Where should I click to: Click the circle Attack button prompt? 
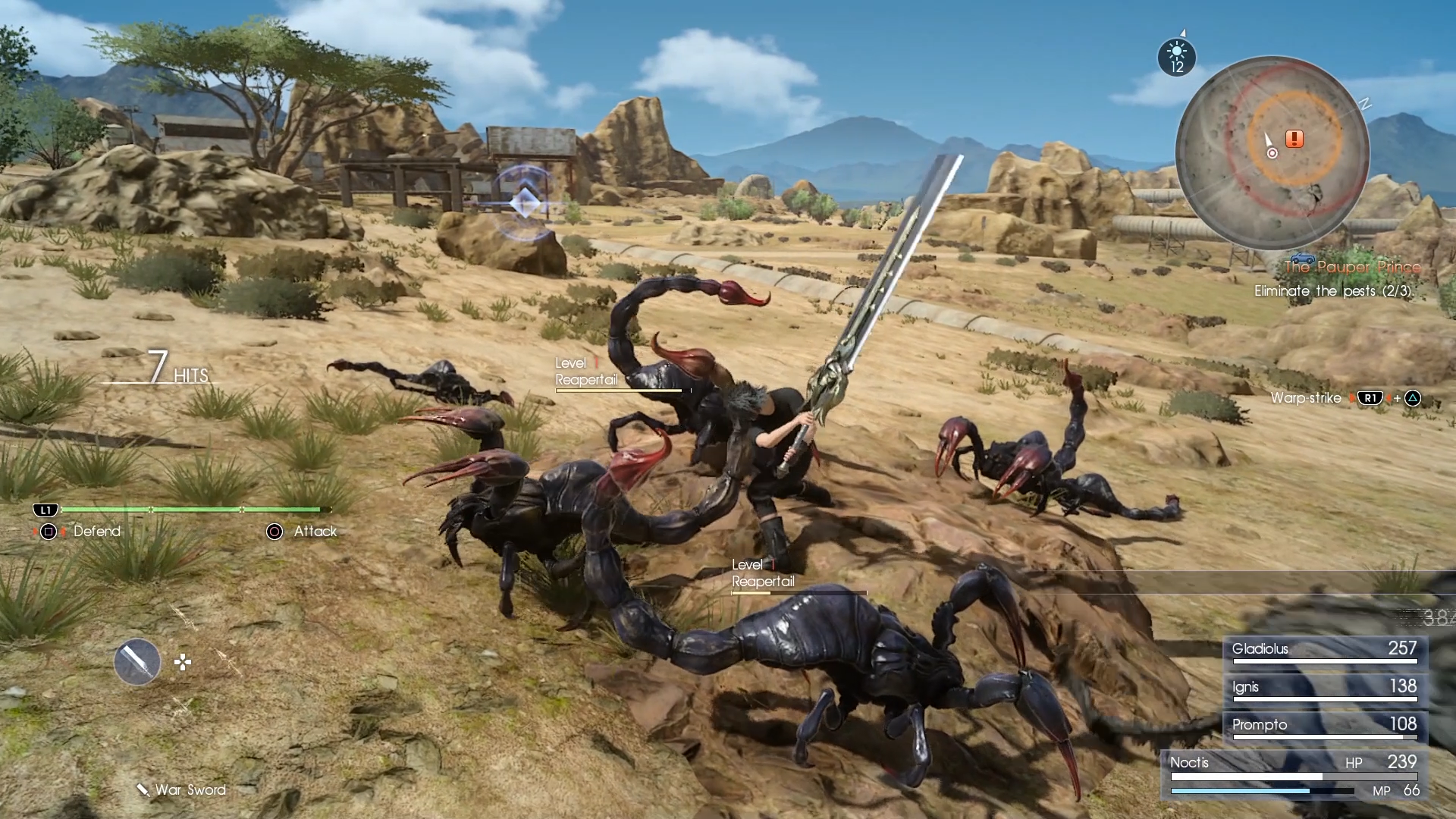tap(271, 532)
